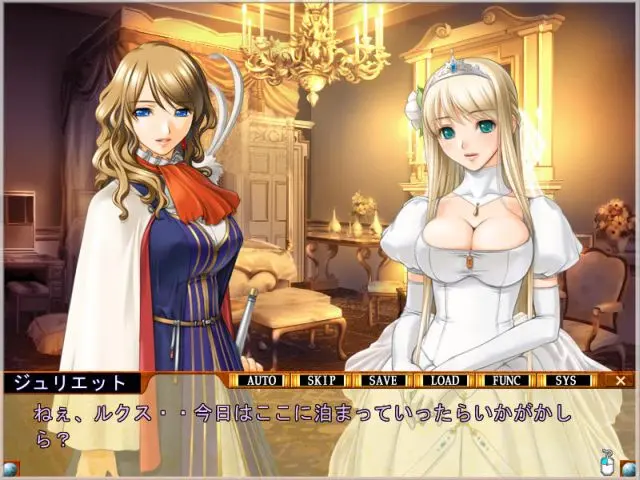Enable AUTO text advance mode
The width and height of the screenshot is (640, 480).
tap(263, 381)
